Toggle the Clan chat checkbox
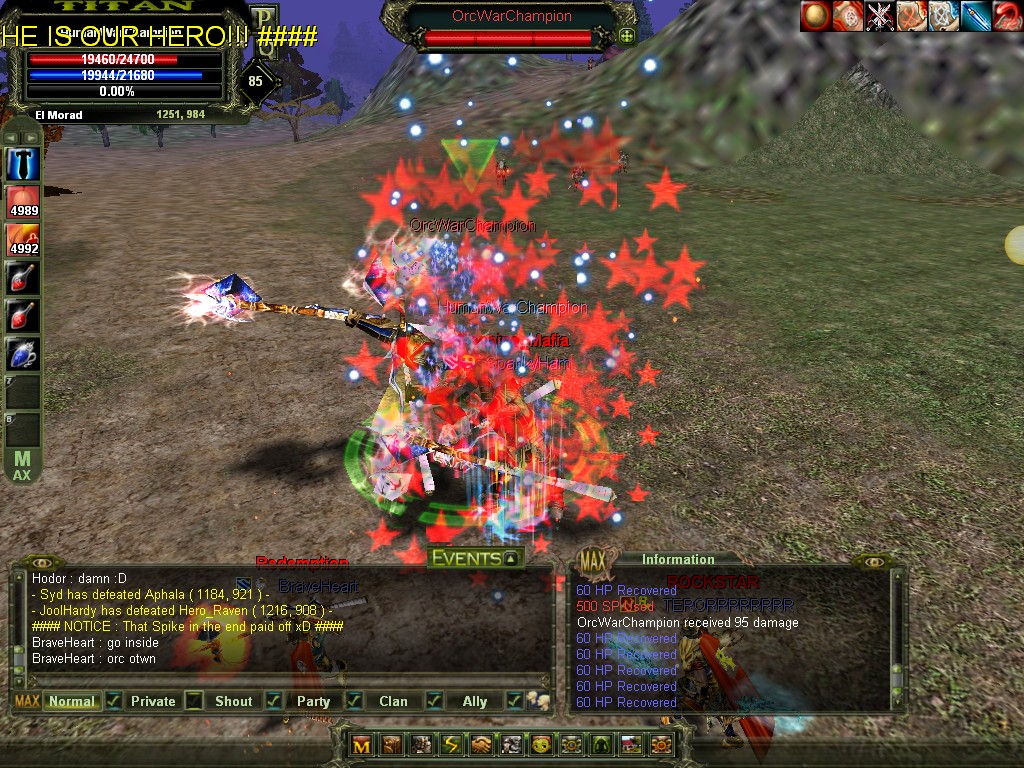 point(433,701)
